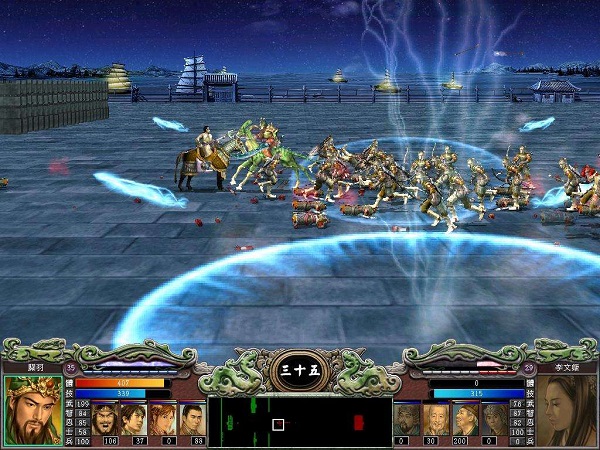
Task: Choose the enemy officer portrait with 200 troops
Action: click(x=460, y=417)
